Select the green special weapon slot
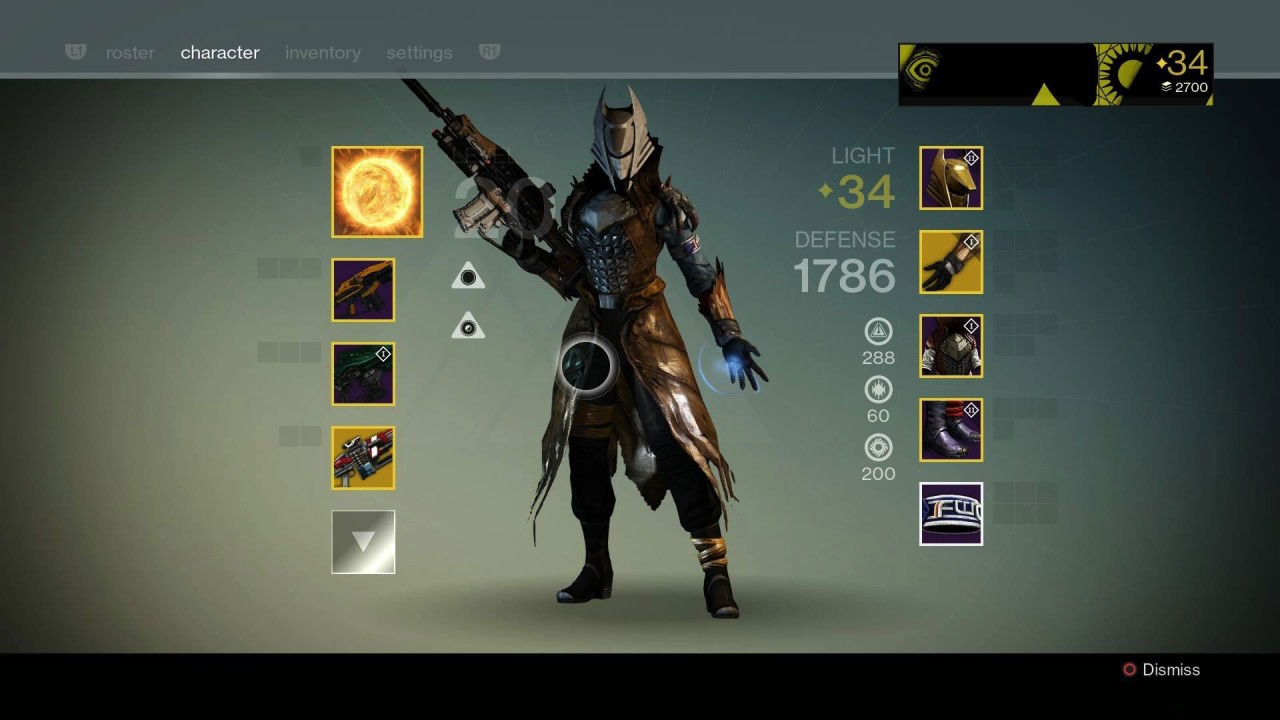 363,374
